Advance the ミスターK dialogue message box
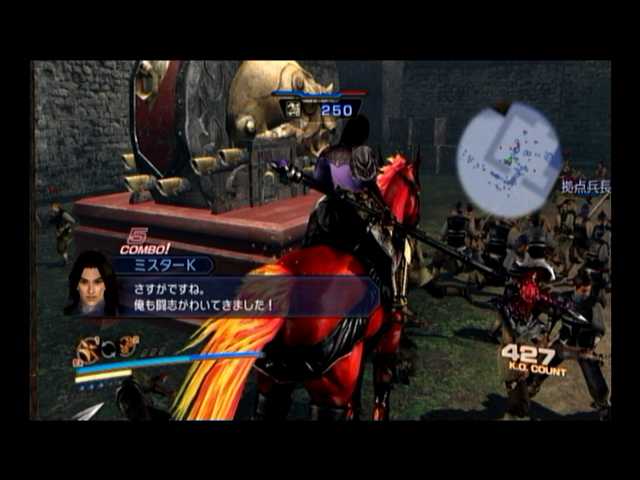This screenshot has height=480, width=640. tap(250, 297)
